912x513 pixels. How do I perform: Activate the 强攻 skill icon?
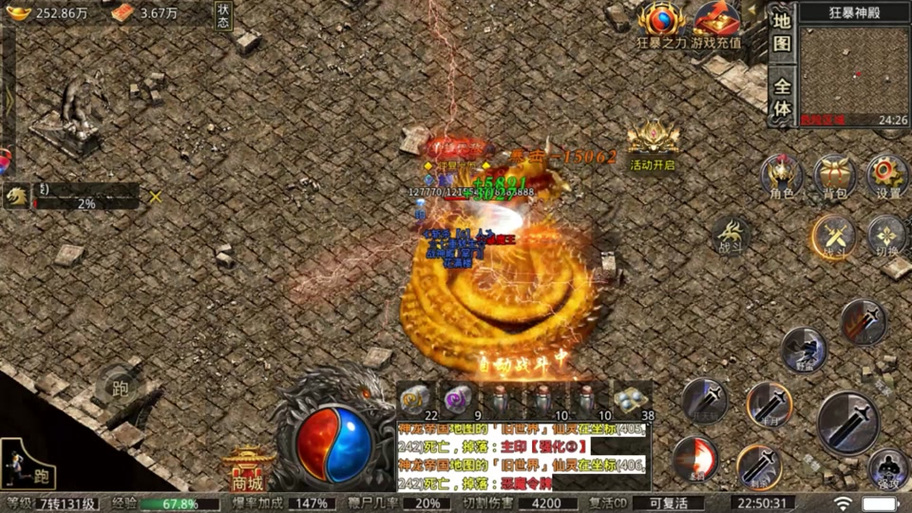click(x=887, y=467)
